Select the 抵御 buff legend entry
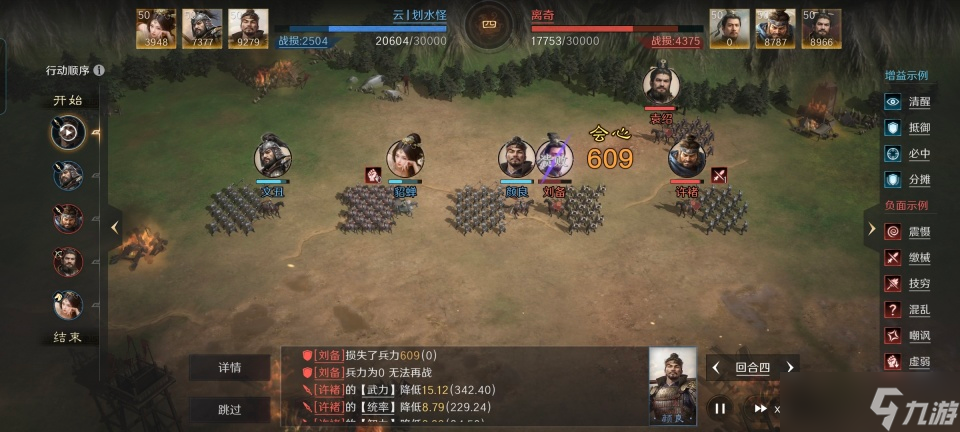 click(906, 128)
